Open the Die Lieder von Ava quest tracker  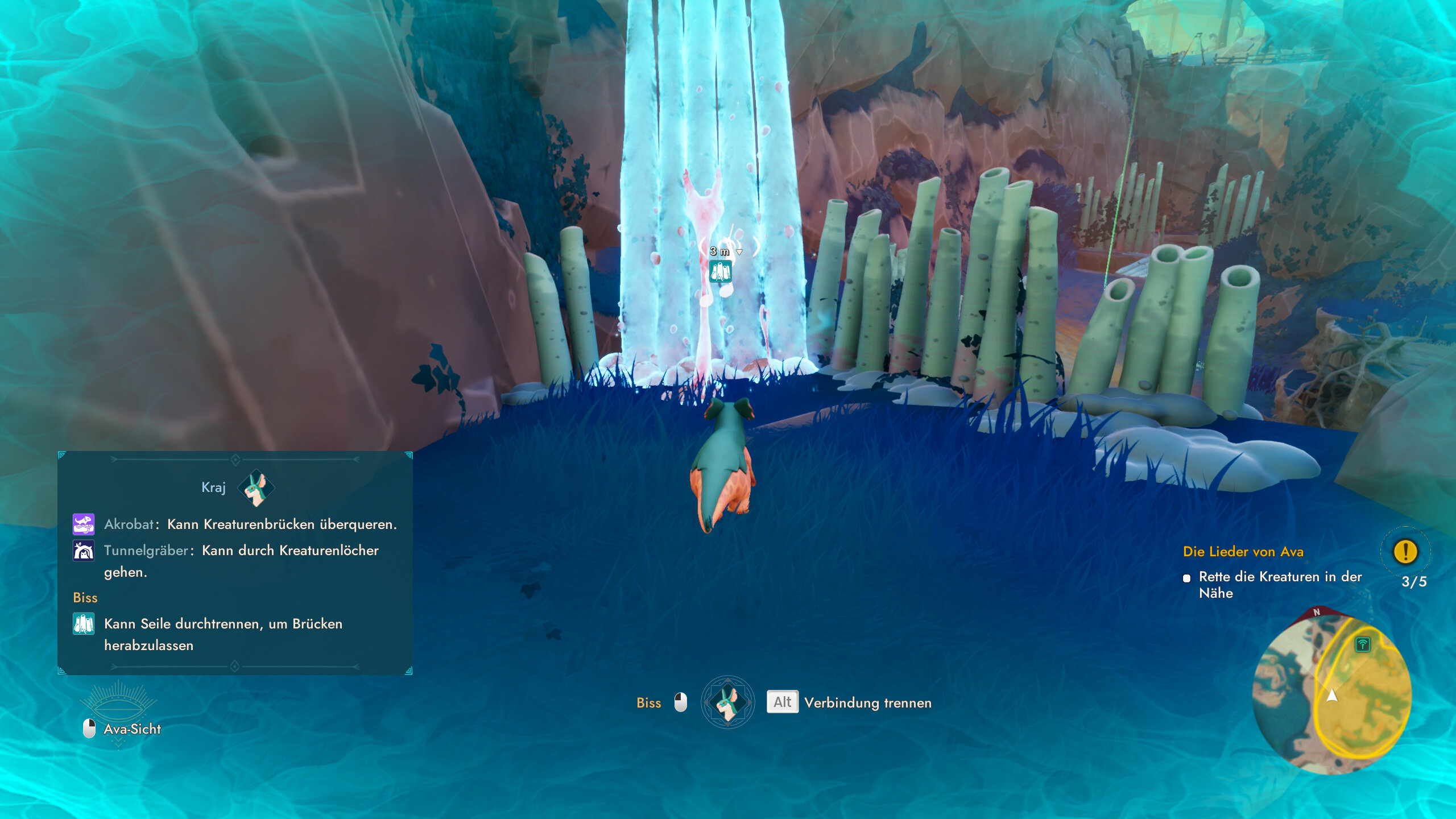coord(1243,551)
